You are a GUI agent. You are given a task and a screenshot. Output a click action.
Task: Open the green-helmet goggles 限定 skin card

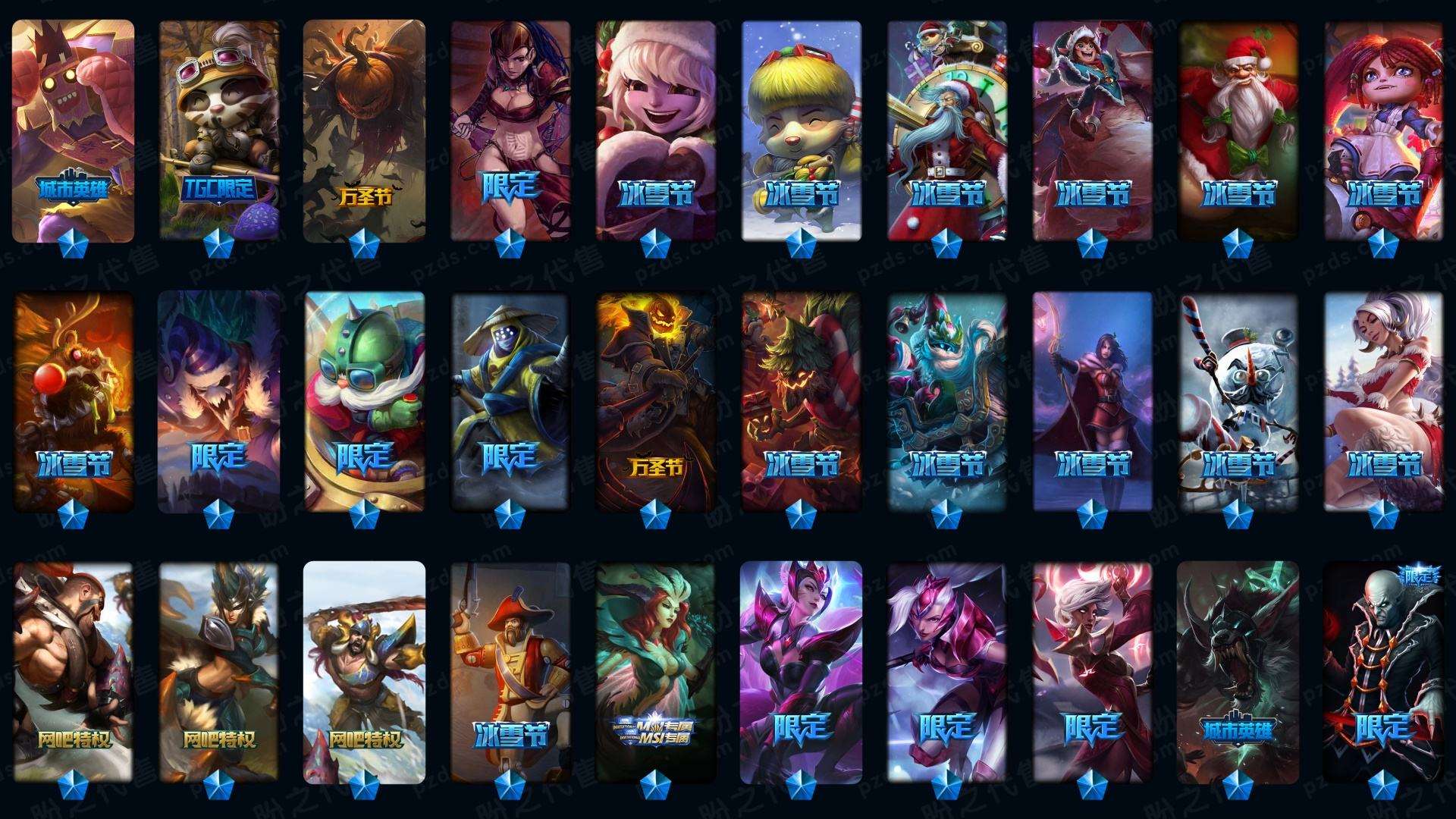click(x=365, y=402)
